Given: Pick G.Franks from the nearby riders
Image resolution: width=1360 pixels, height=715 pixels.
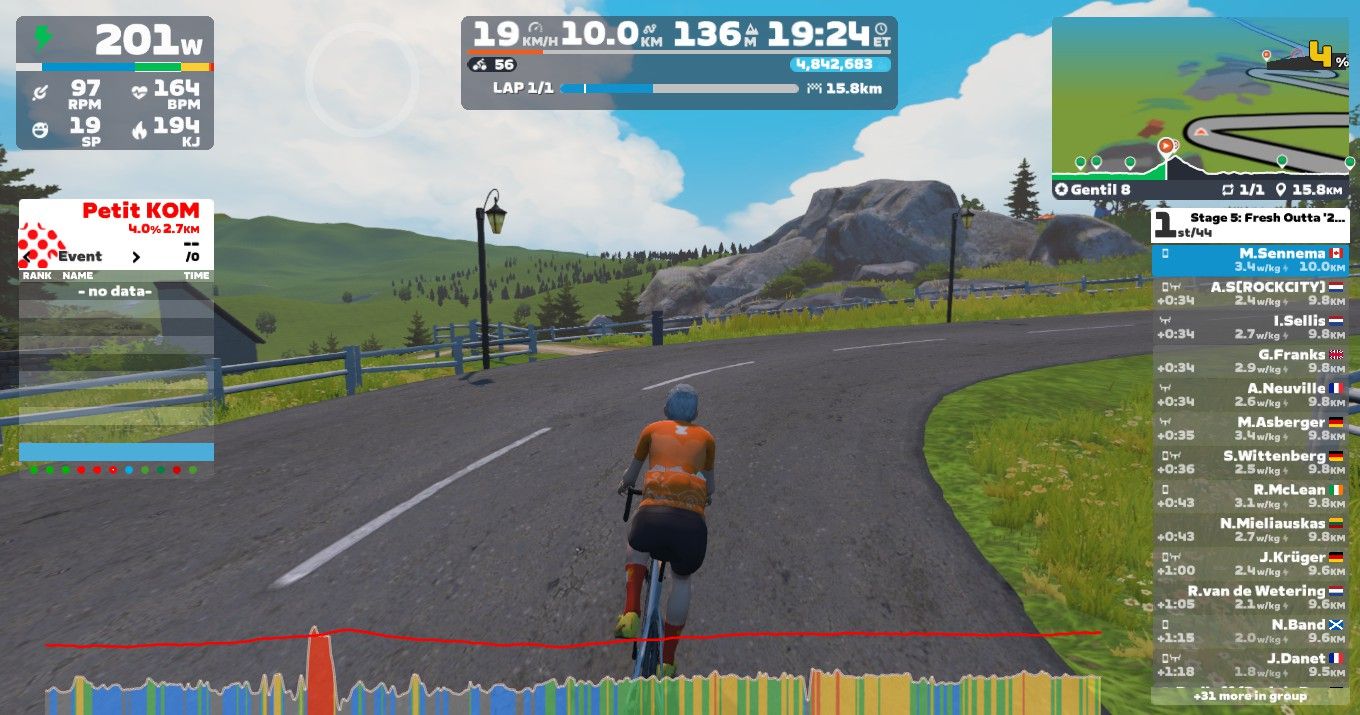Looking at the screenshot, I should (1250, 361).
